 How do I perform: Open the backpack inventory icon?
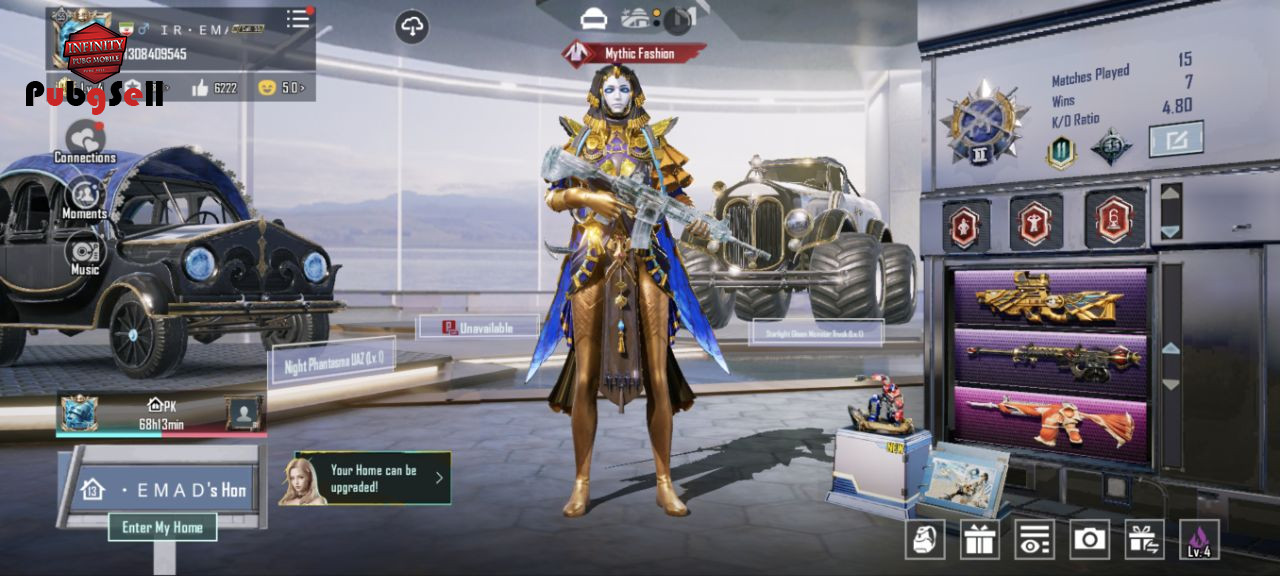[x=925, y=540]
